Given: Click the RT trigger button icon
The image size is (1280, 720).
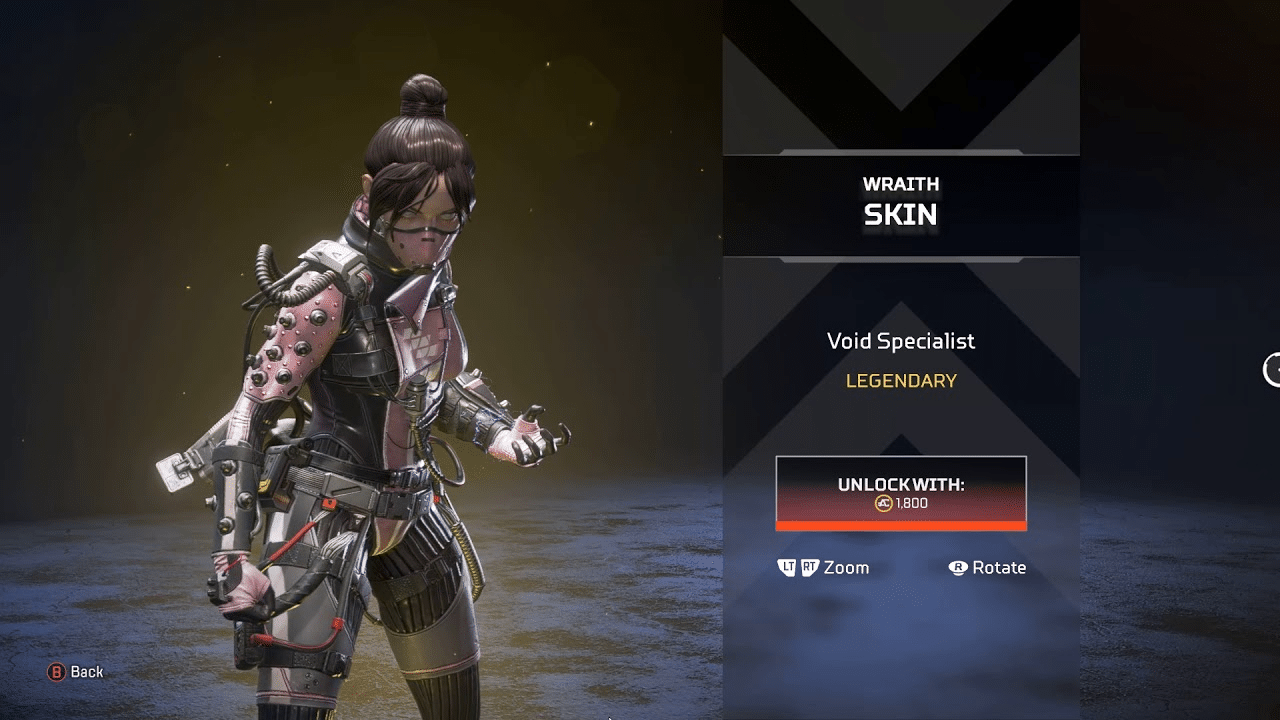Looking at the screenshot, I should click(809, 567).
